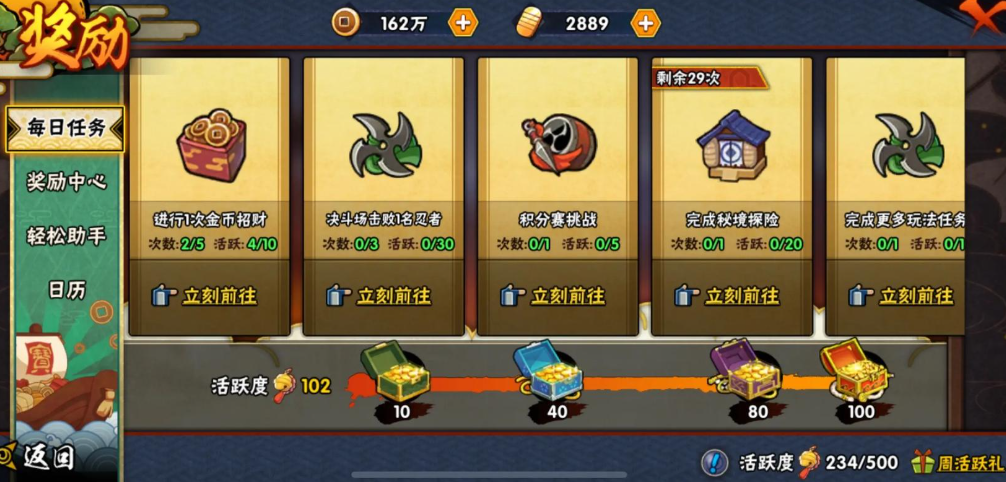The height and width of the screenshot is (482, 1006).
Task: Open the purple 80-activity treasure chest
Action: [743, 370]
